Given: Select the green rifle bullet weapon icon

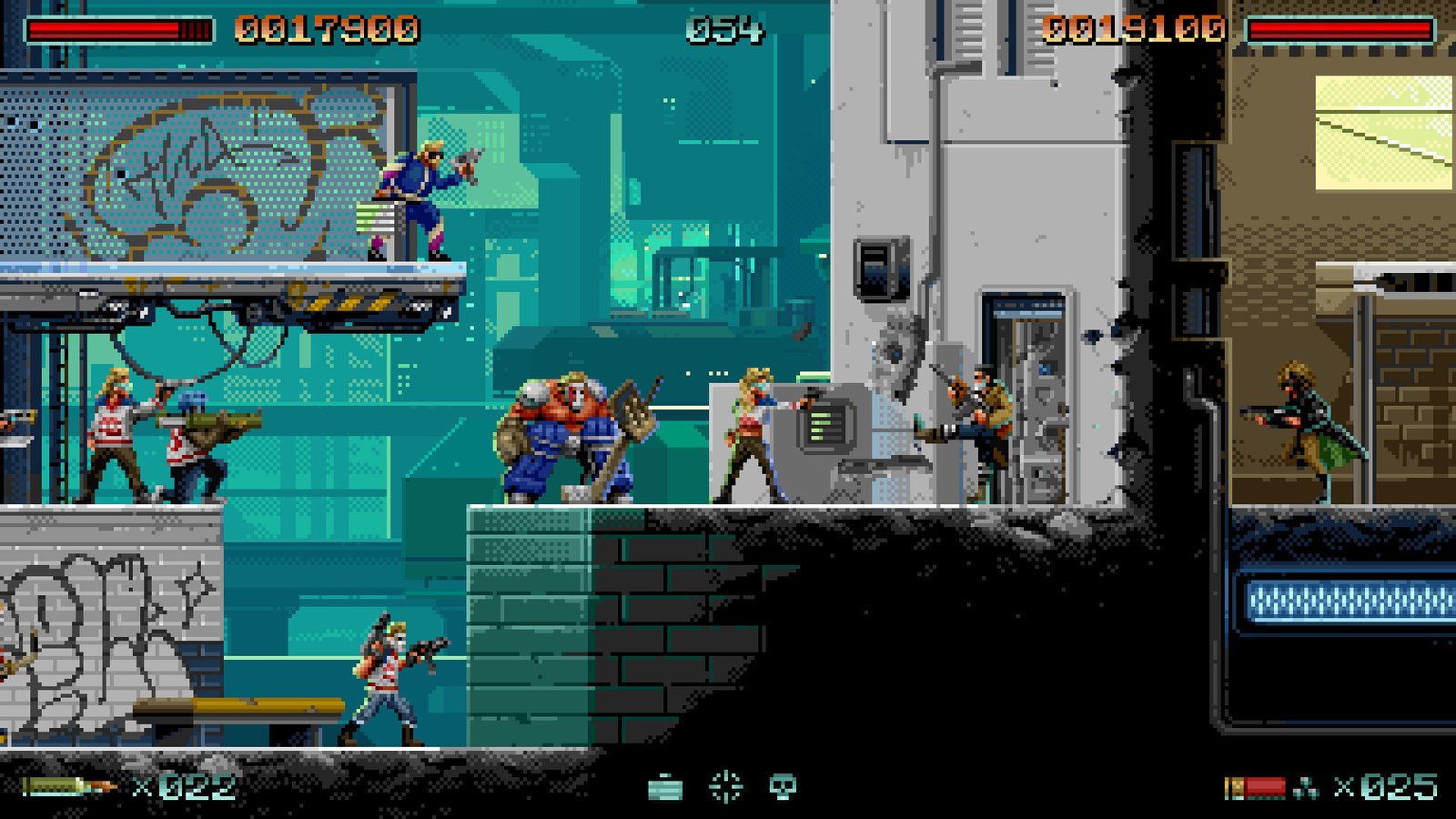Looking at the screenshot, I should 68,786.
